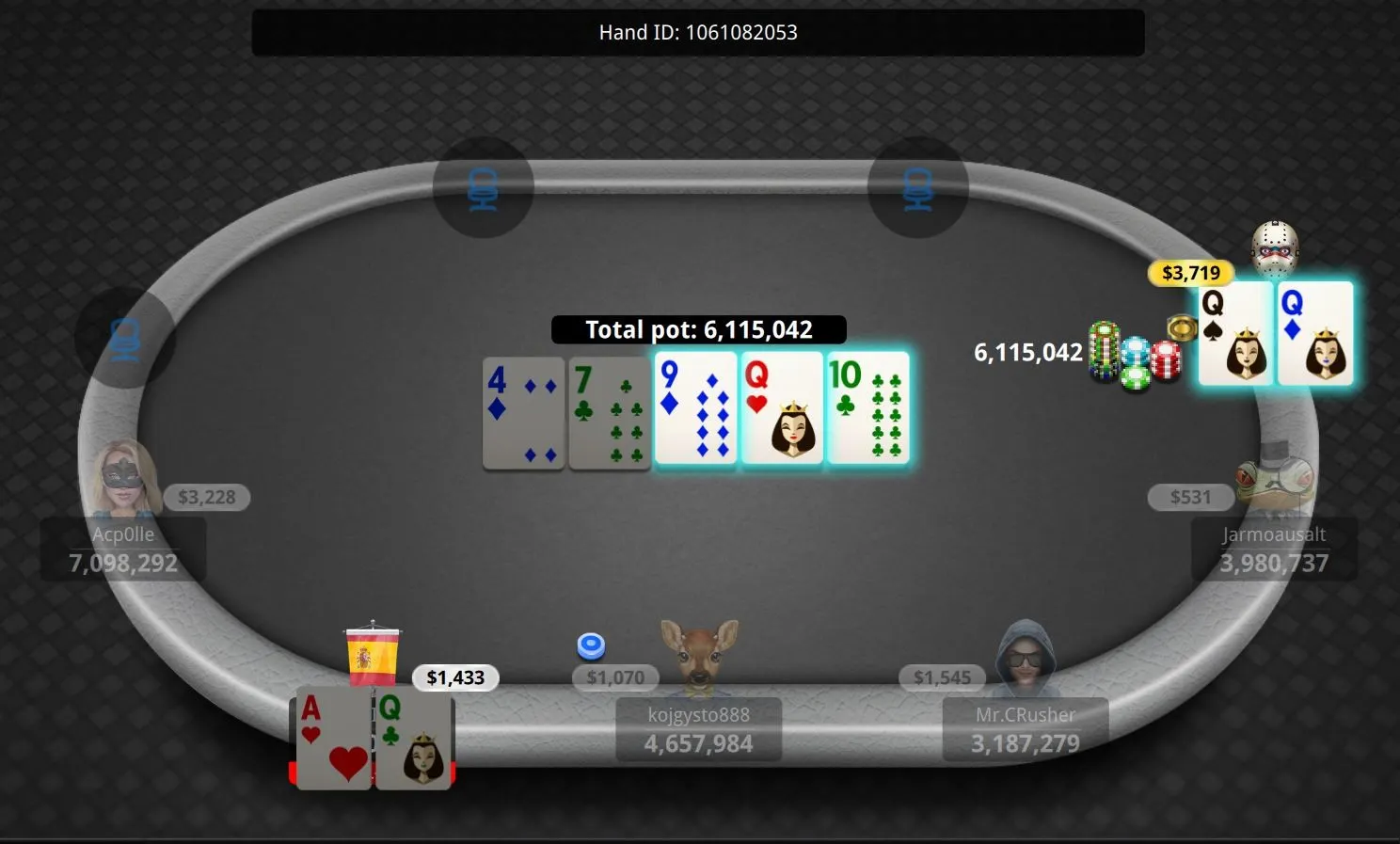The width and height of the screenshot is (1400, 844).
Task: Select the queen of hearts board card
Action: point(782,408)
